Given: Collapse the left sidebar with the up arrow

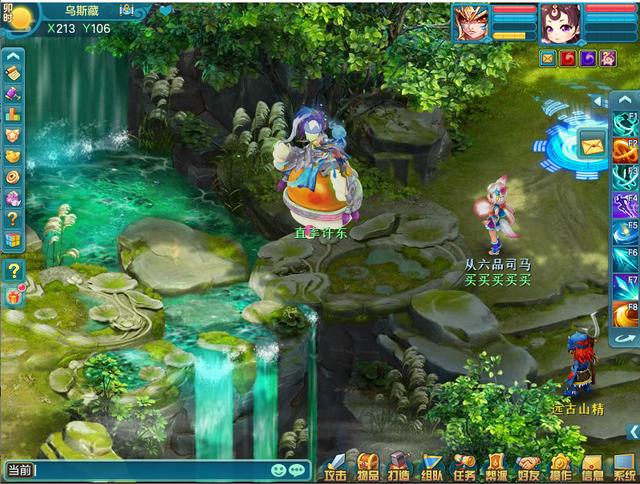Looking at the screenshot, I should [13, 57].
